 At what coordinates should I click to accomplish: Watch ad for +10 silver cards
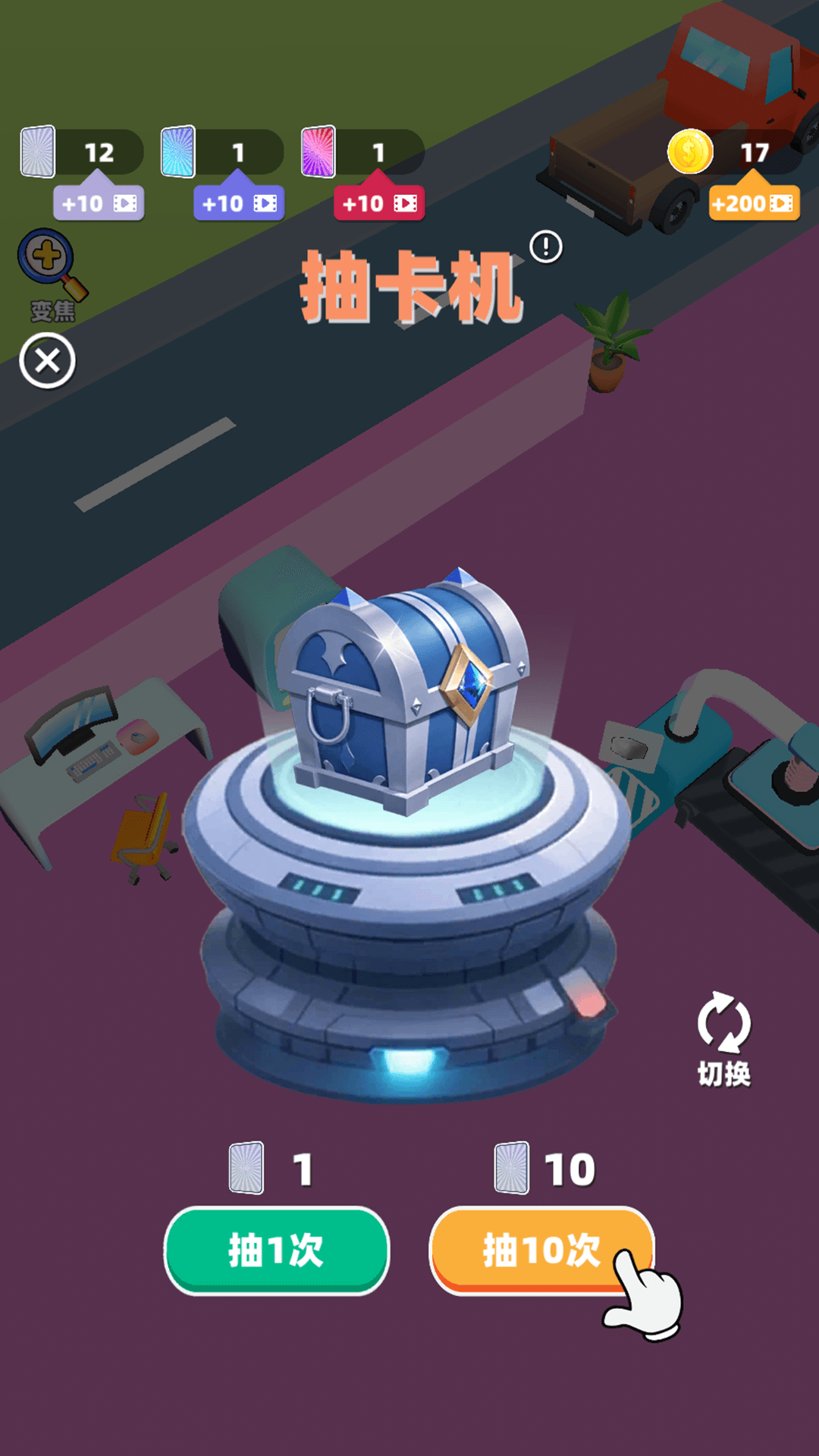[x=99, y=203]
